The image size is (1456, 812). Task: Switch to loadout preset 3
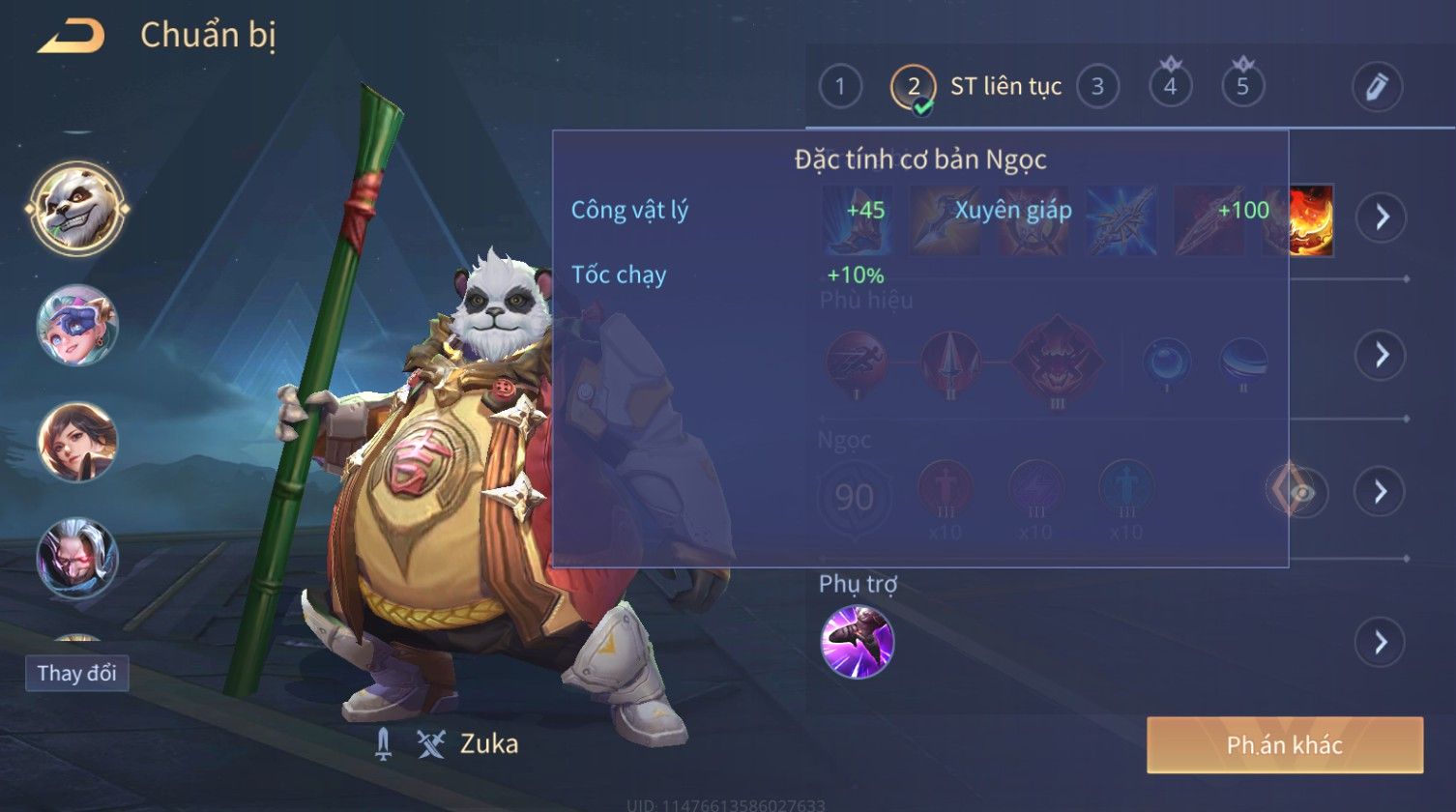pyautogui.click(x=1097, y=87)
